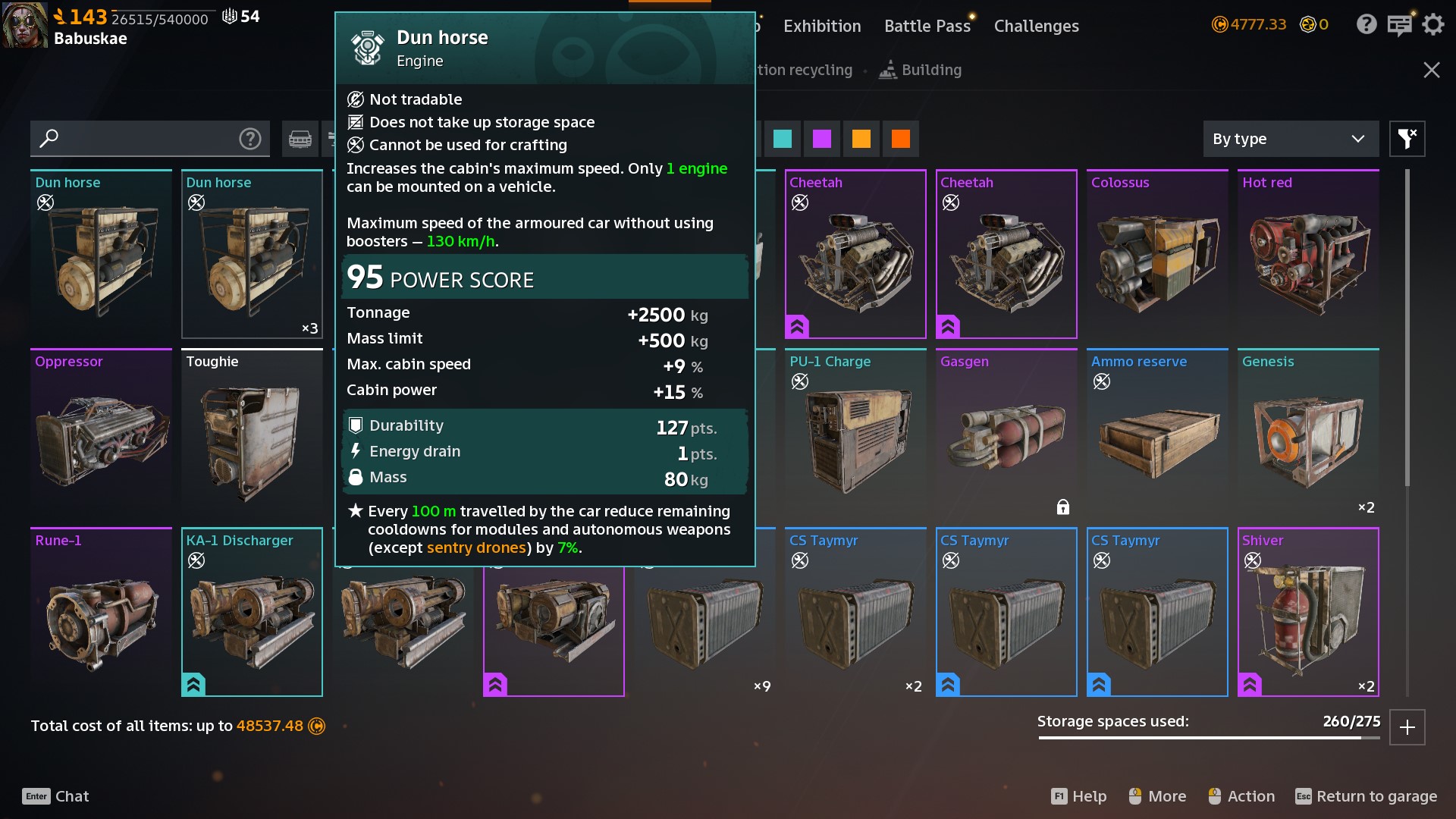Image resolution: width=1456 pixels, height=819 pixels.
Task: Select the Gasgen generator item
Action: [1006, 433]
